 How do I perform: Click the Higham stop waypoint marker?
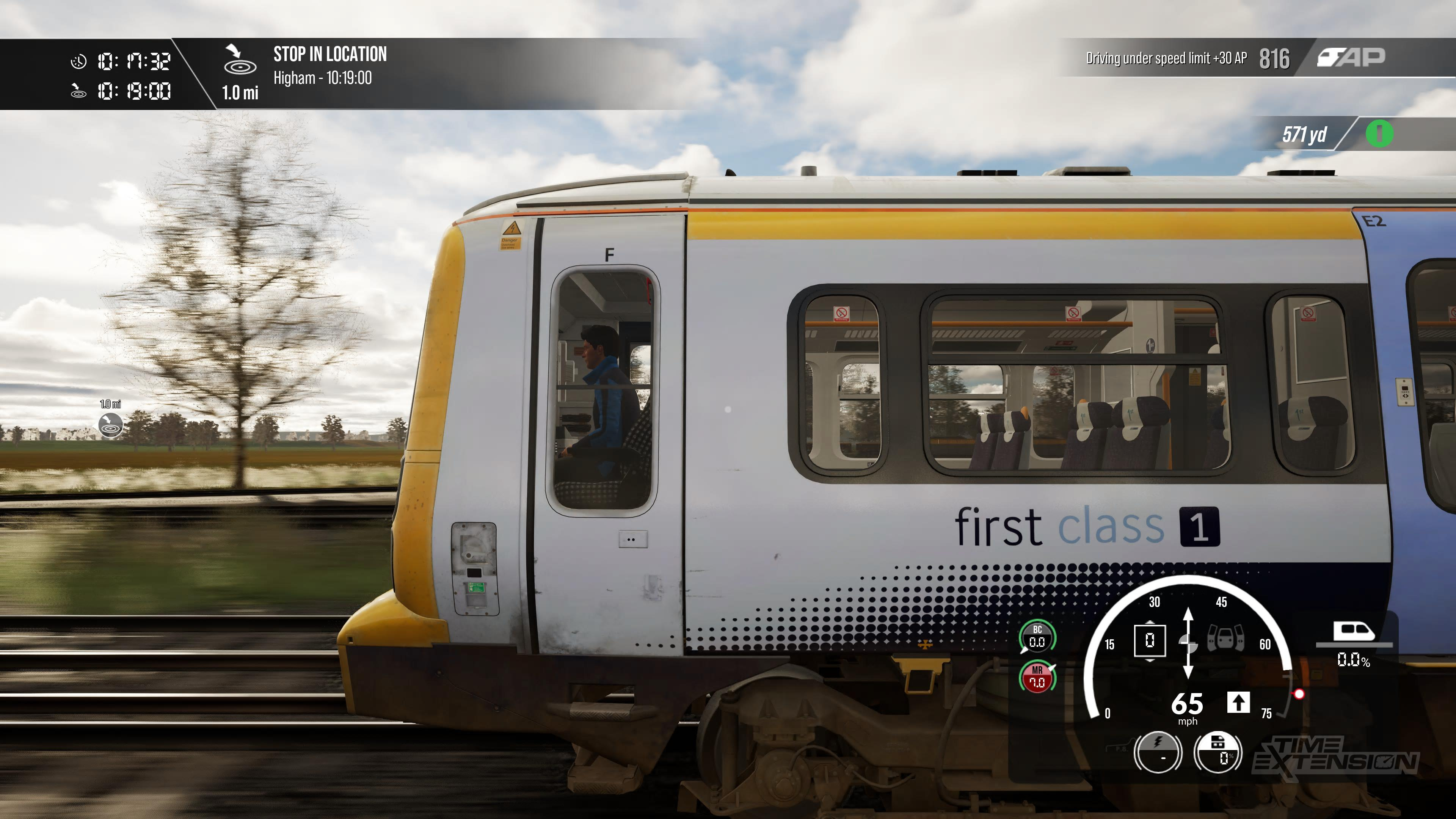tap(111, 425)
